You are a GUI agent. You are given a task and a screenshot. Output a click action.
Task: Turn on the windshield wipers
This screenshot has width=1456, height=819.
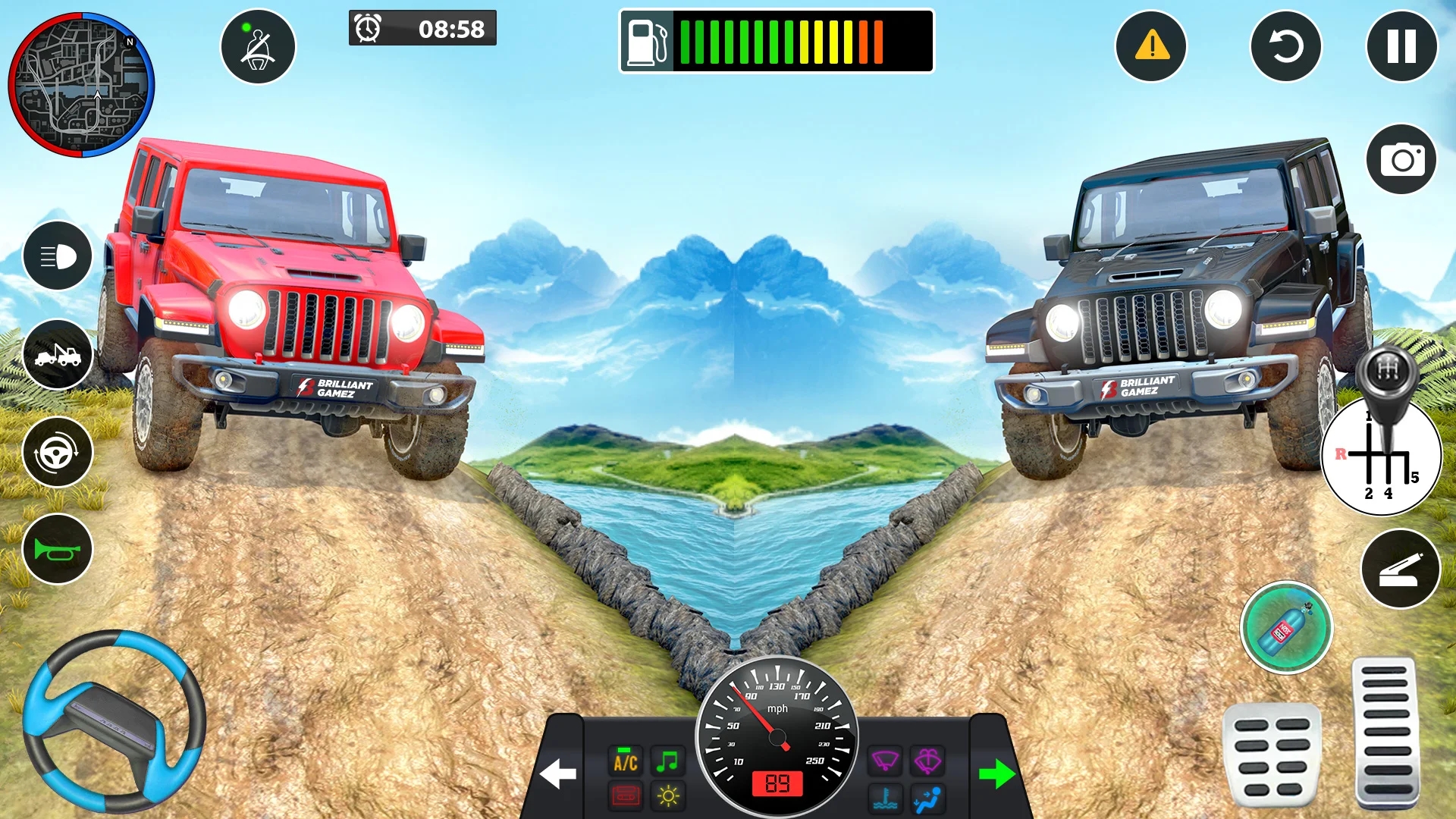885,760
